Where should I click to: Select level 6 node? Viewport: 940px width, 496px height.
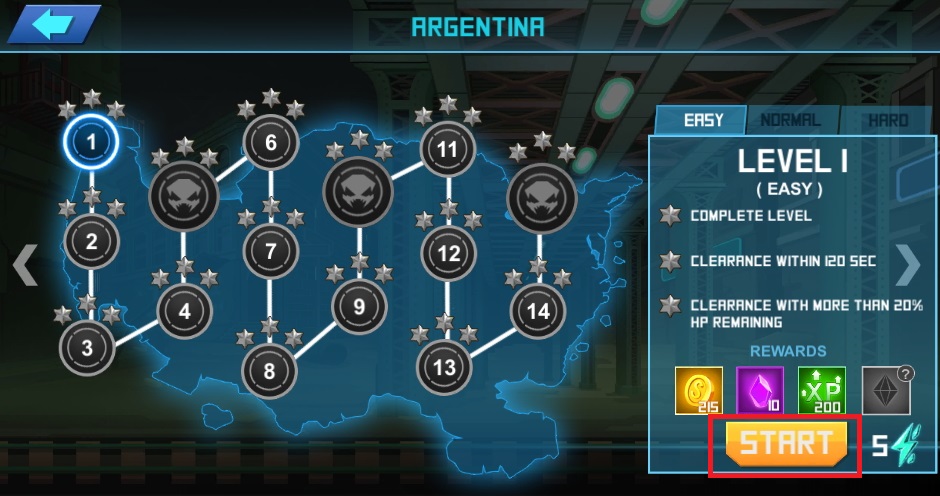[x=271, y=144]
